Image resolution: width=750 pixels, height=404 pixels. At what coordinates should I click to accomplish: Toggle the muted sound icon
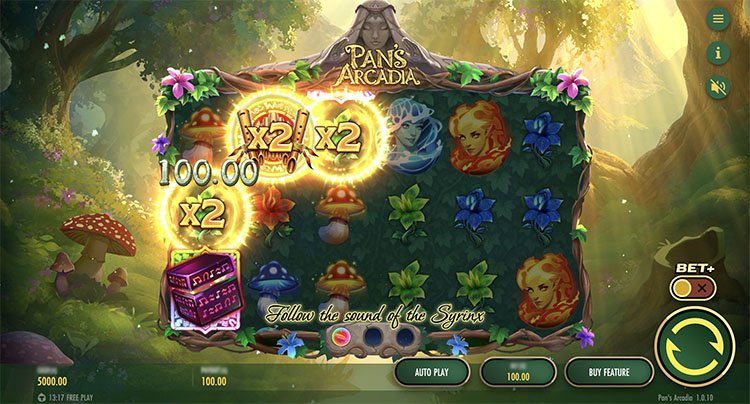718,86
